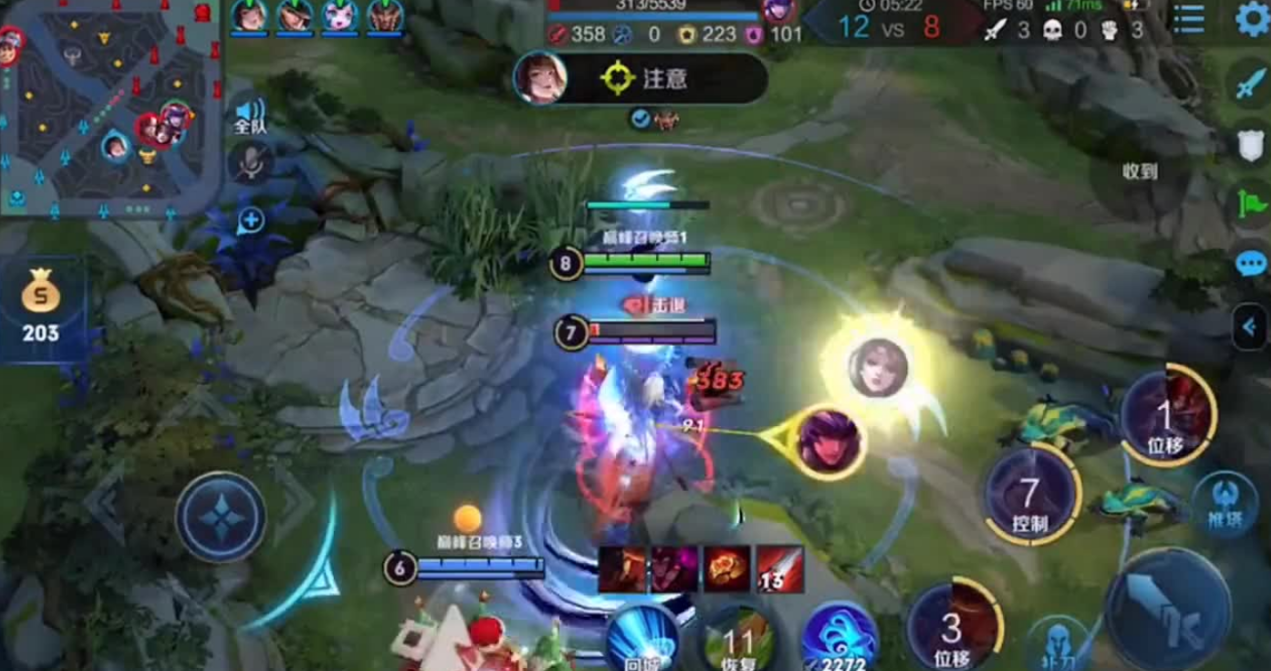Open the chat bubble messages
The height and width of the screenshot is (671, 1271).
(x=1250, y=264)
